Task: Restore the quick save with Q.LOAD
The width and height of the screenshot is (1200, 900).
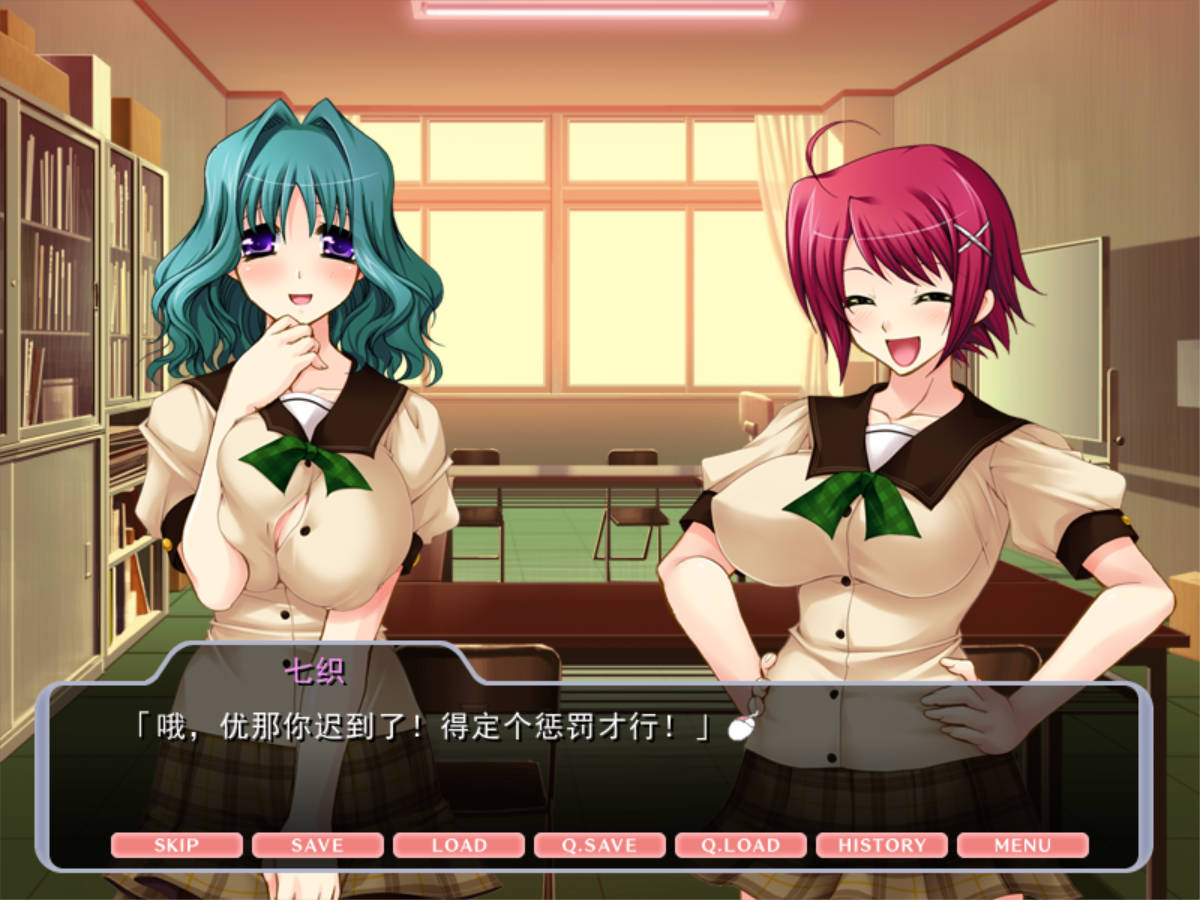Action: point(741,845)
